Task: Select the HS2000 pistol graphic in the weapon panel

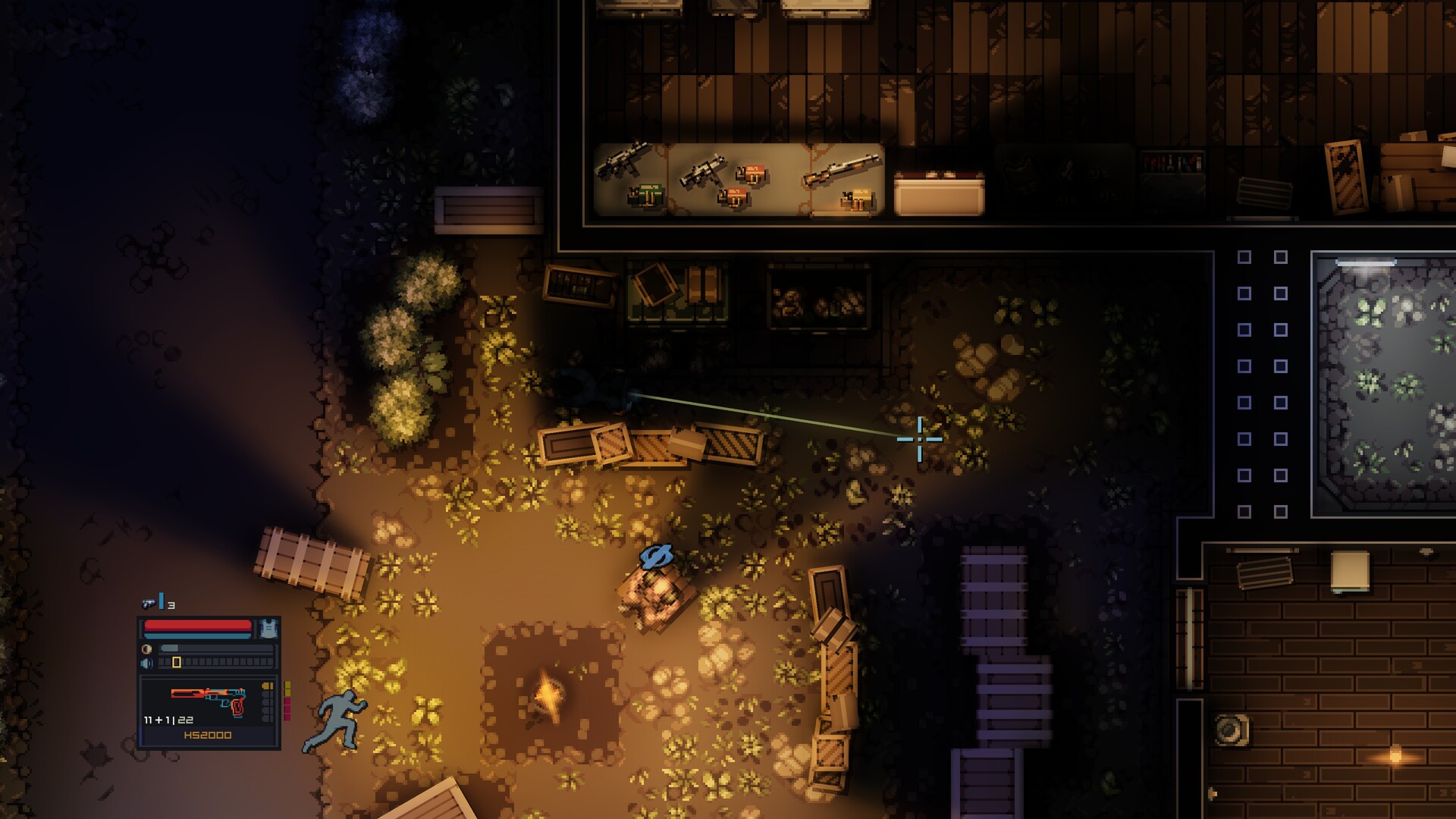Action: pyautogui.click(x=207, y=698)
